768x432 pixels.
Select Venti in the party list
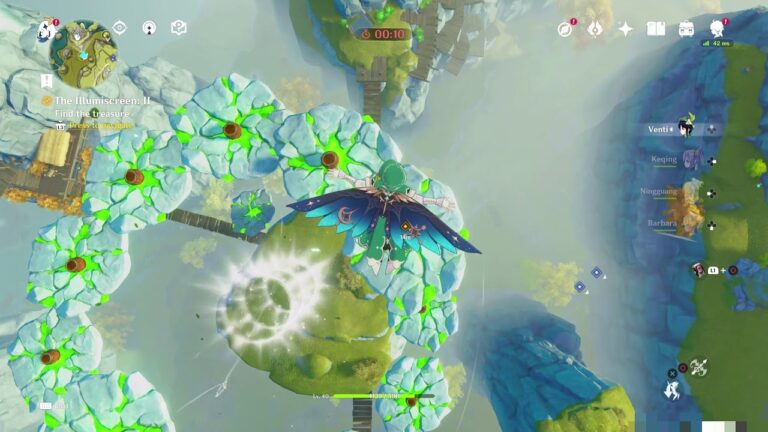685,129
